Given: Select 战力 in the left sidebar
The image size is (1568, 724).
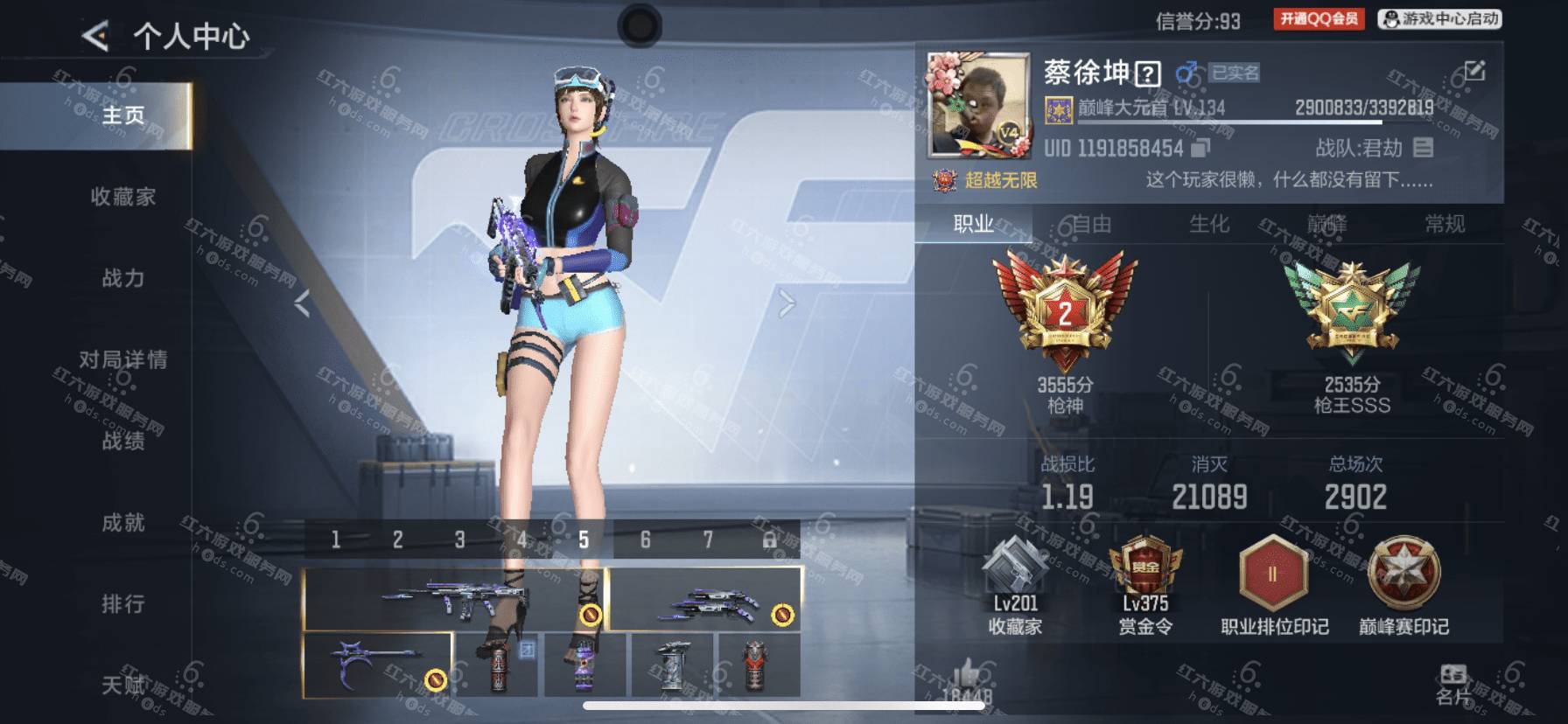Looking at the screenshot, I should (122, 278).
